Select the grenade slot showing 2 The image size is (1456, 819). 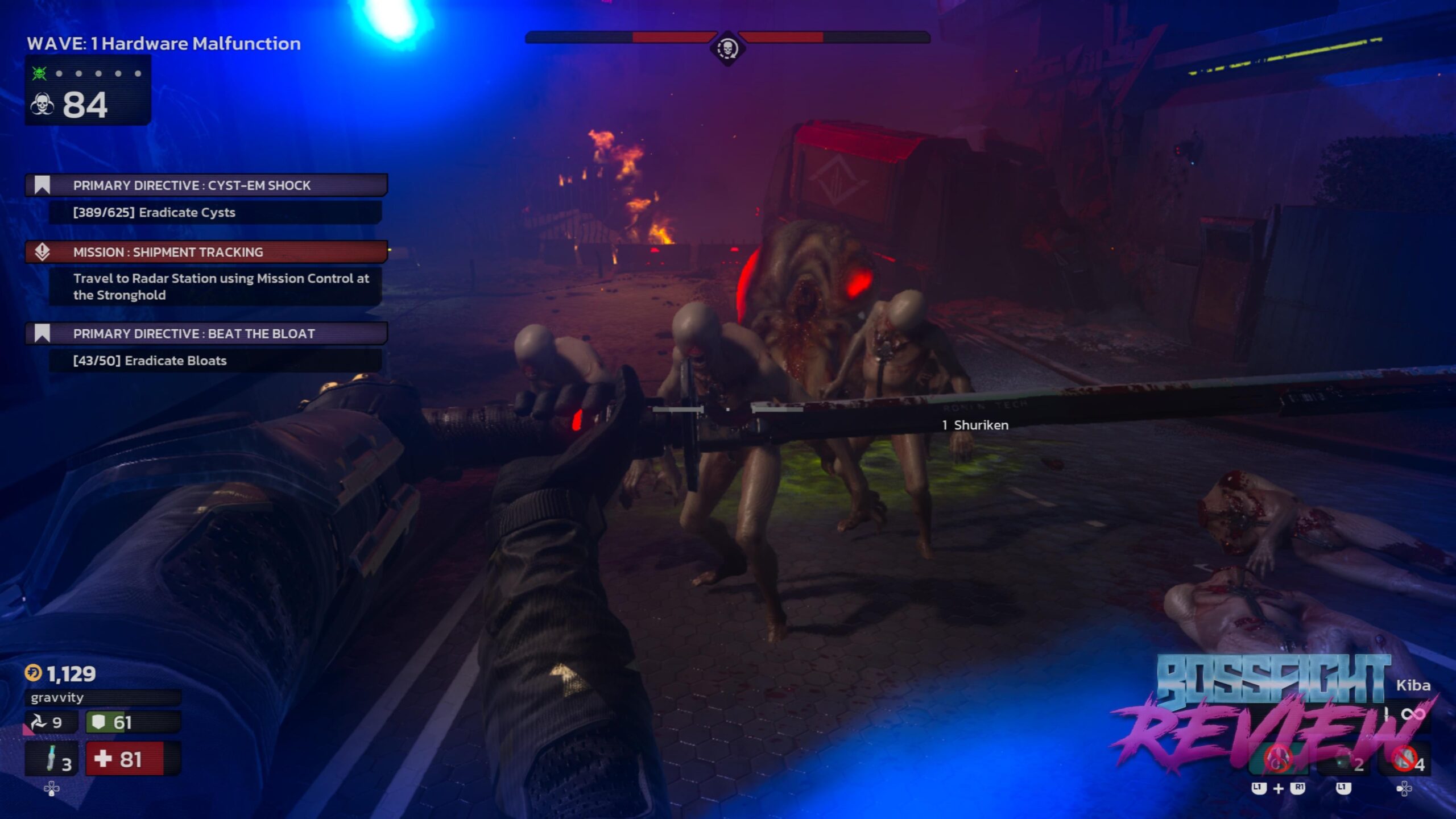1346,761
